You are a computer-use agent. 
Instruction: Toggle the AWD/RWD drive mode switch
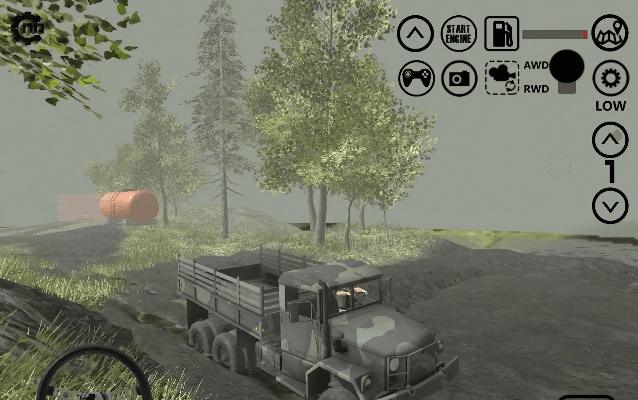pyautogui.click(x=567, y=72)
